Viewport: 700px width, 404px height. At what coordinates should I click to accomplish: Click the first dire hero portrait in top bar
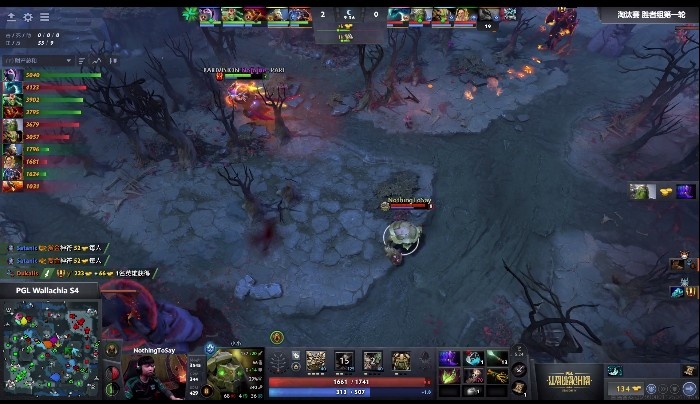(398, 14)
